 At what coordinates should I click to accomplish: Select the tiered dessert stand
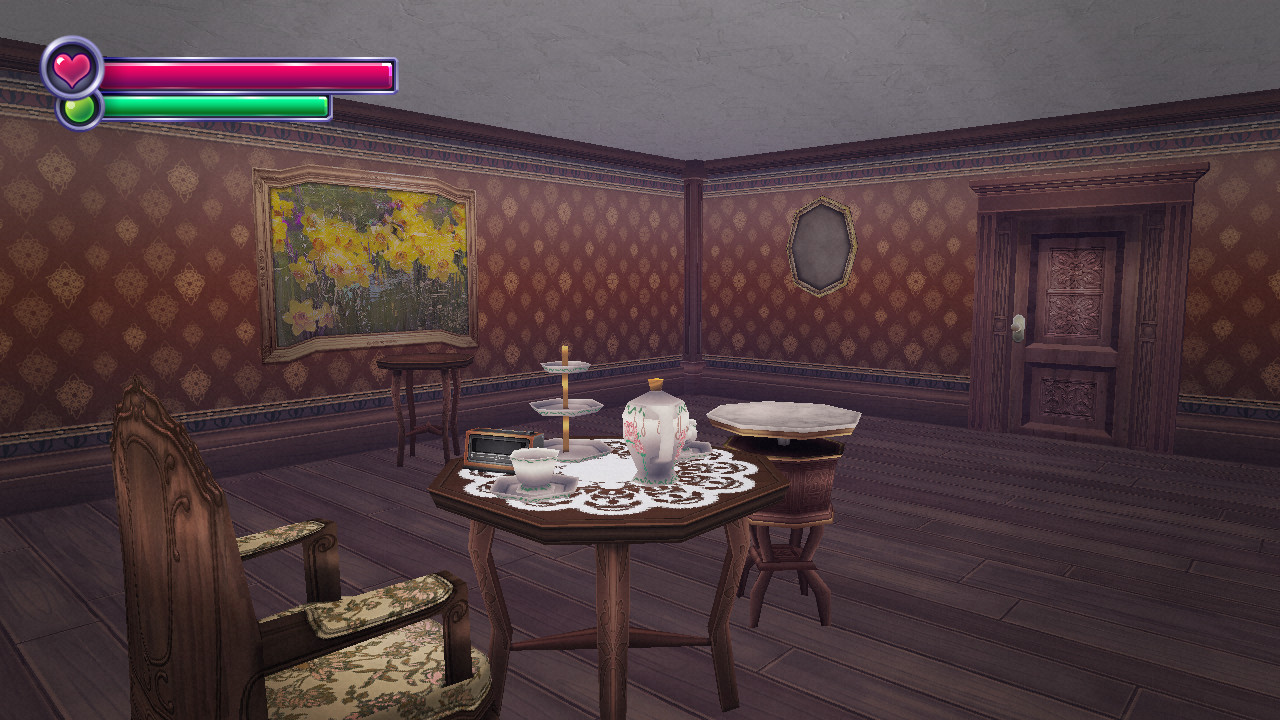pyautogui.click(x=563, y=400)
